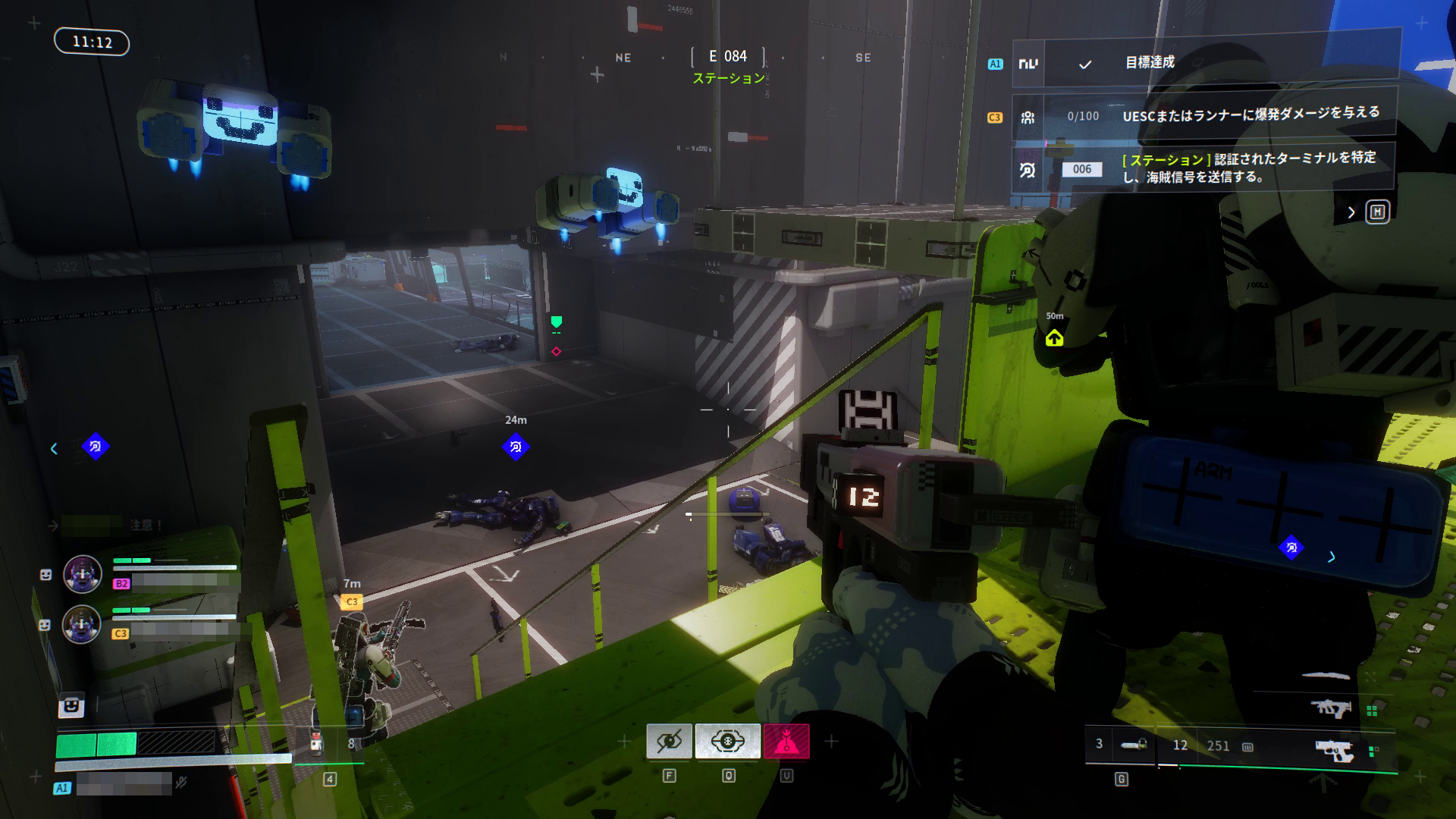Select the ステーション terminal objective entry
This screenshot has width=1456, height=819.
(x=1206, y=168)
